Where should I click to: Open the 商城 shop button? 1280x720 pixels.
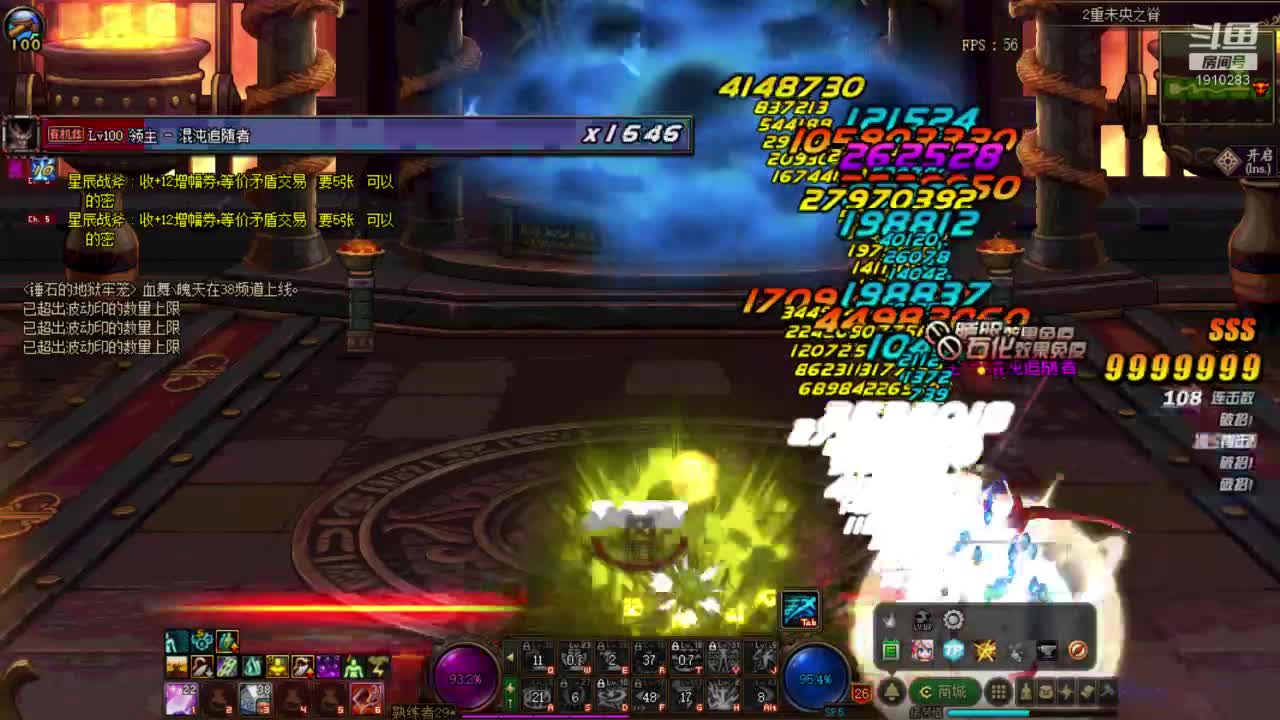(x=944, y=692)
